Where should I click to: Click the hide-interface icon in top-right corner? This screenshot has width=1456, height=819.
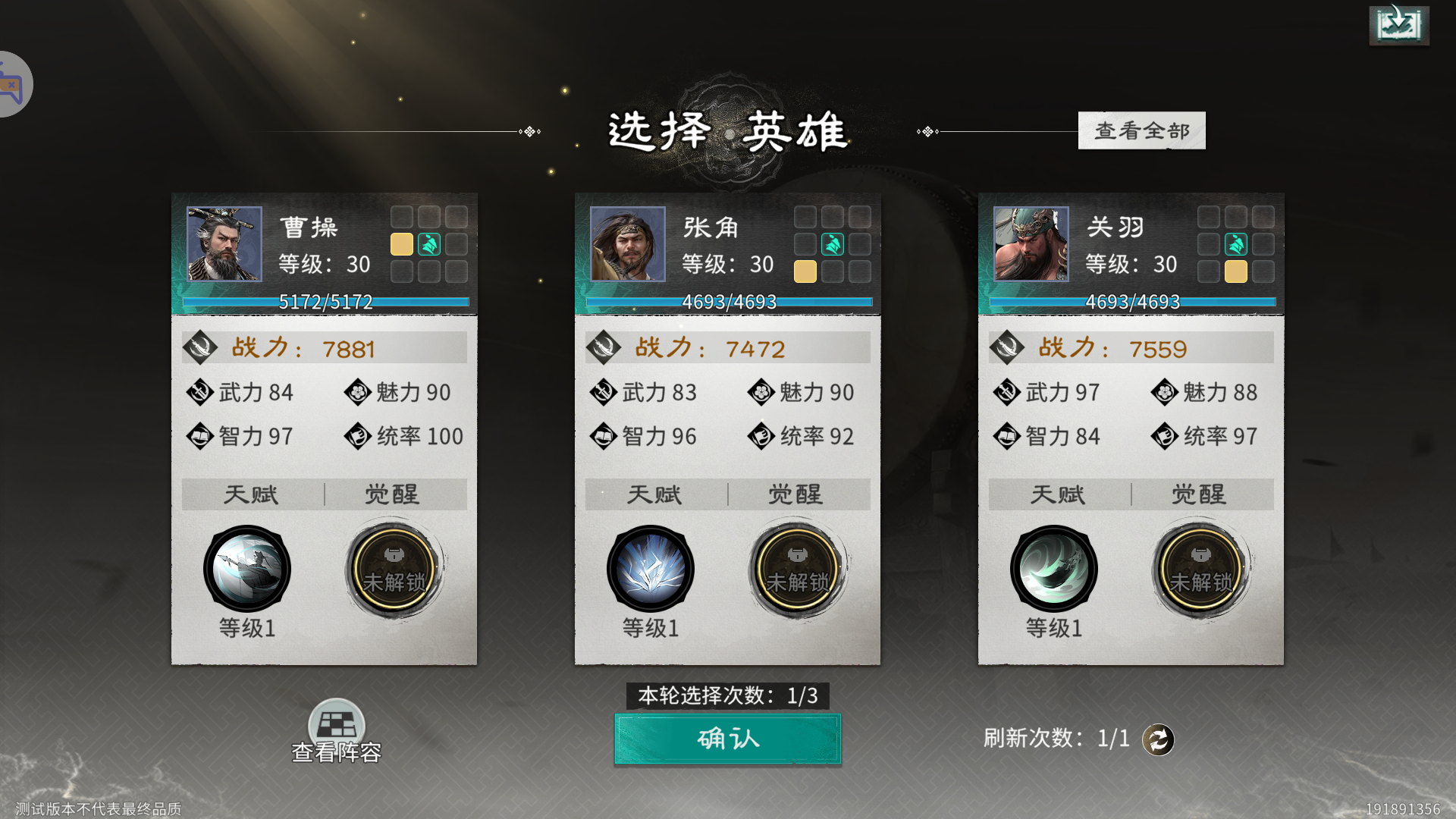1399,24
